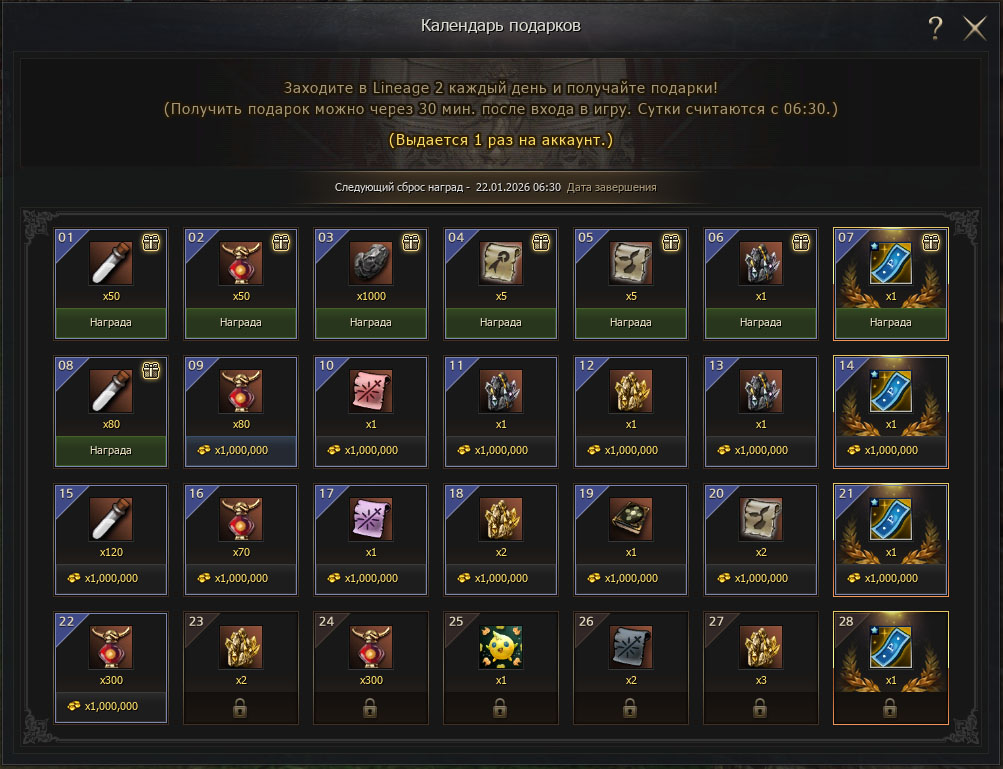Select the day 23 gold crystals icon
The width and height of the screenshot is (1003, 769).
click(240, 649)
